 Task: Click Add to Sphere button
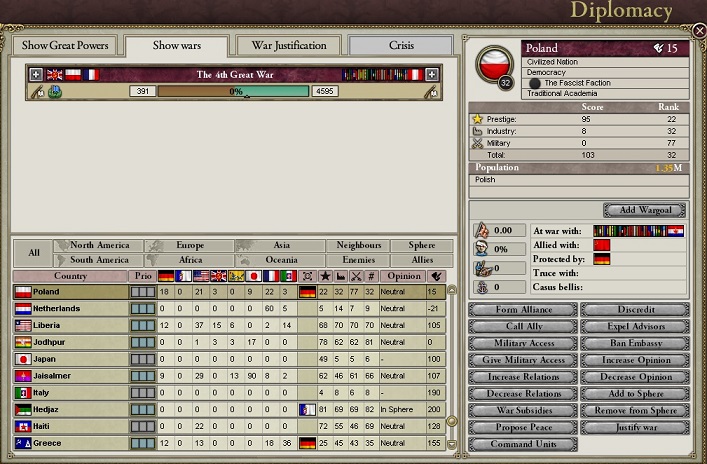point(634,394)
